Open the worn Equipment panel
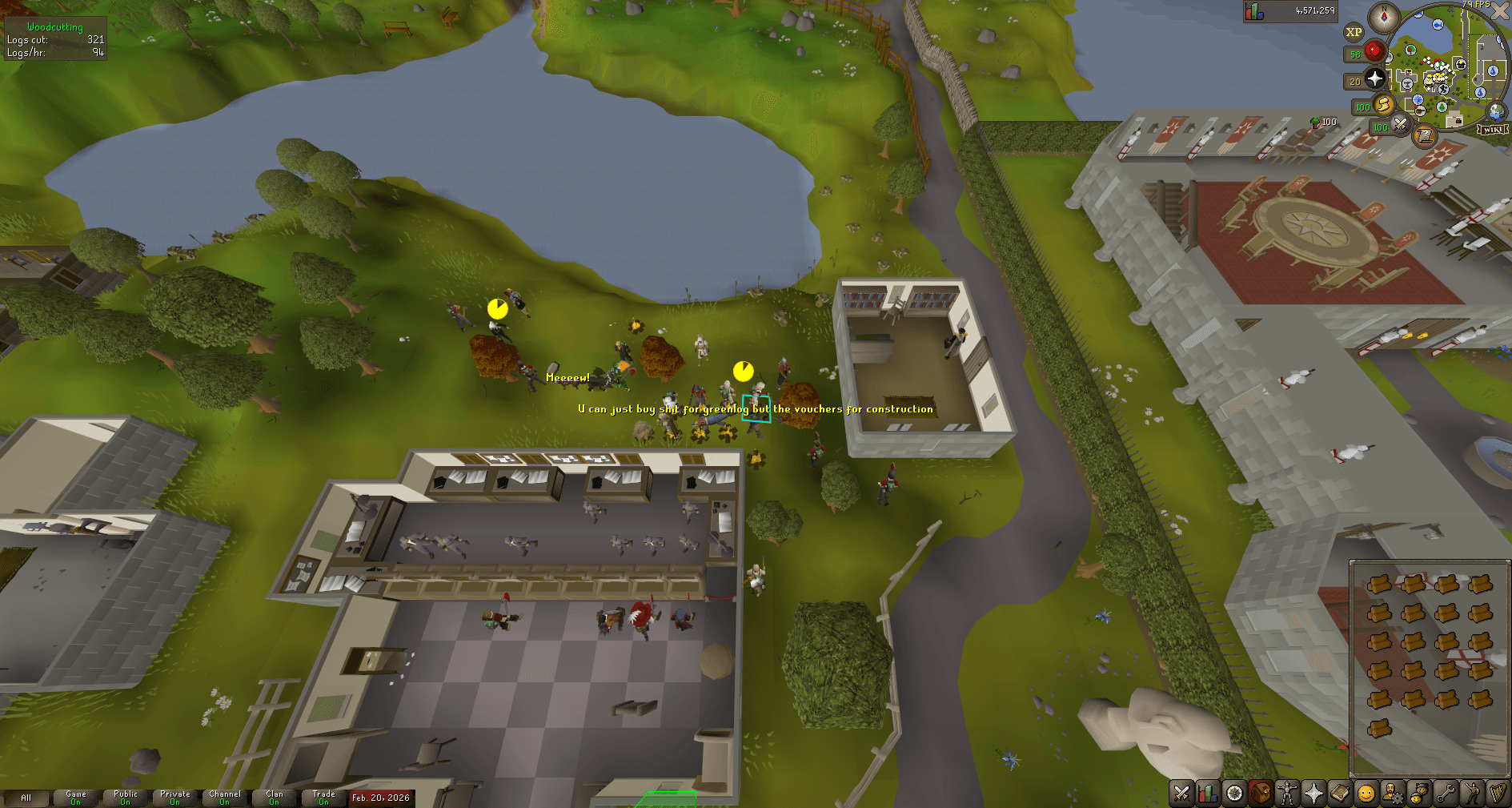The width and height of the screenshot is (1512, 808). coord(1287,794)
